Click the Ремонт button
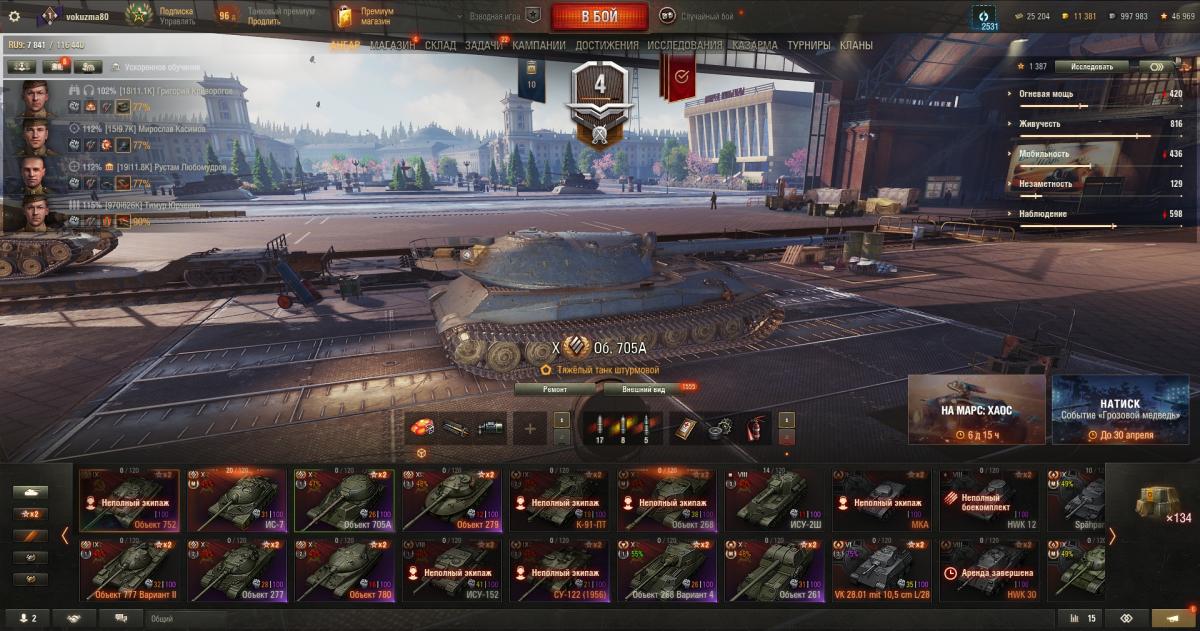The width and height of the screenshot is (1200, 631). (x=555, y=389)
